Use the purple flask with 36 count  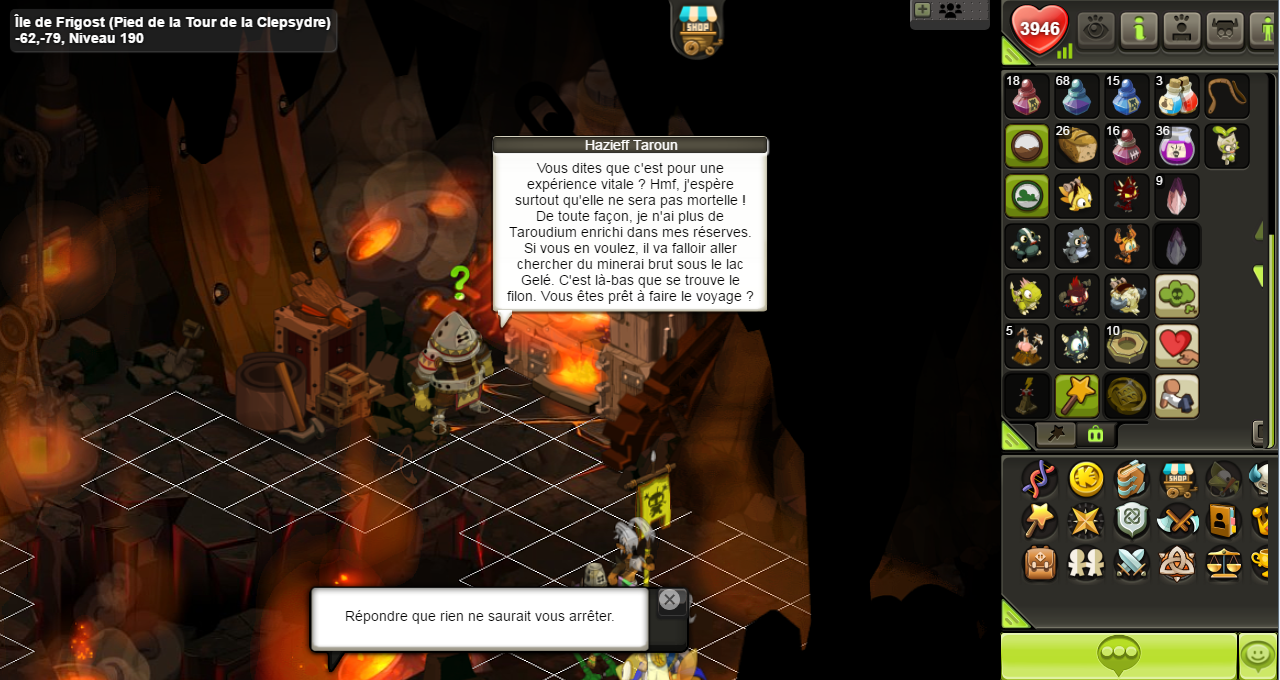point(1177,146)
